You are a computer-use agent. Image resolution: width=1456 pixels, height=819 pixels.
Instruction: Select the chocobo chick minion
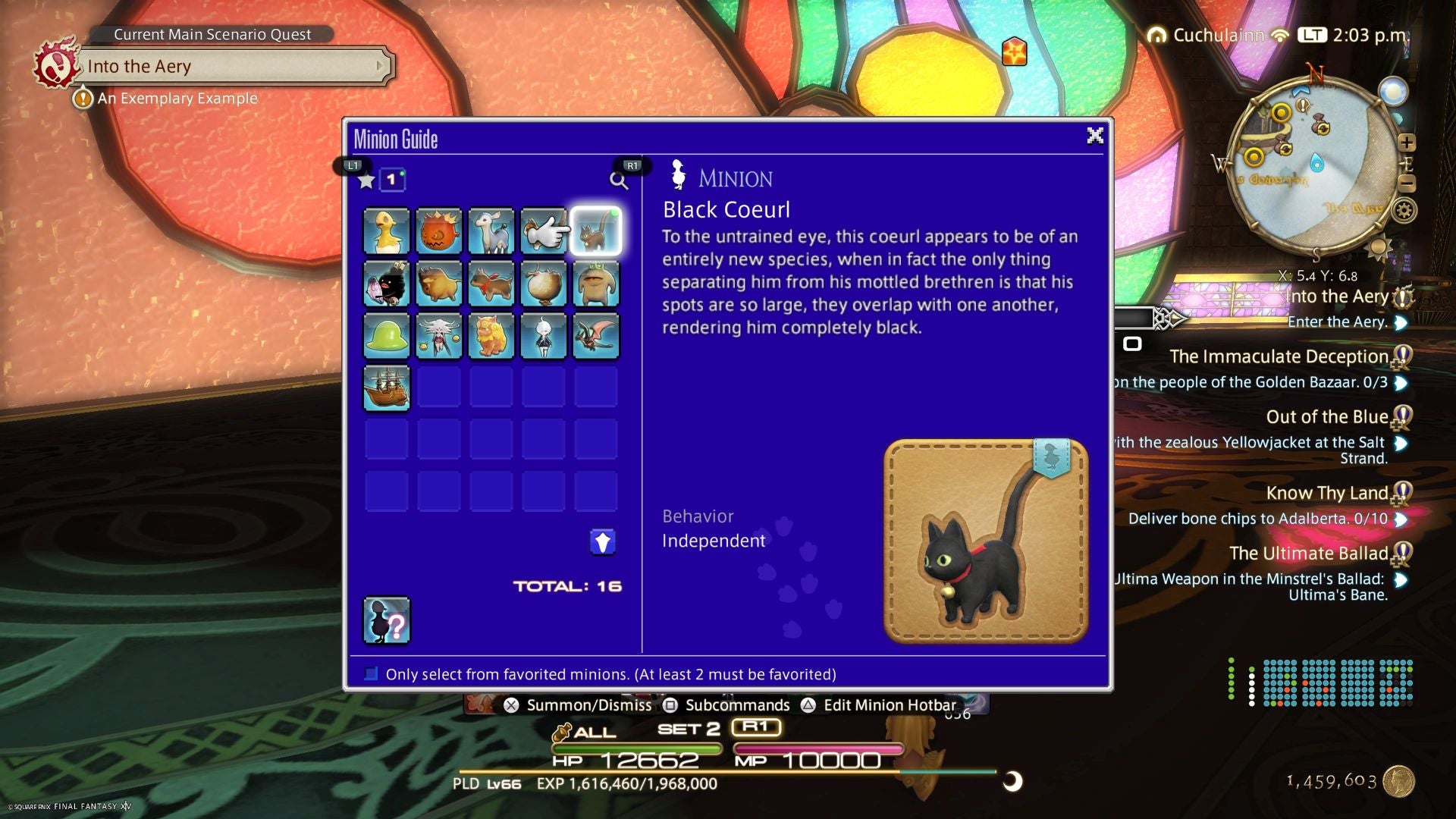387,231
